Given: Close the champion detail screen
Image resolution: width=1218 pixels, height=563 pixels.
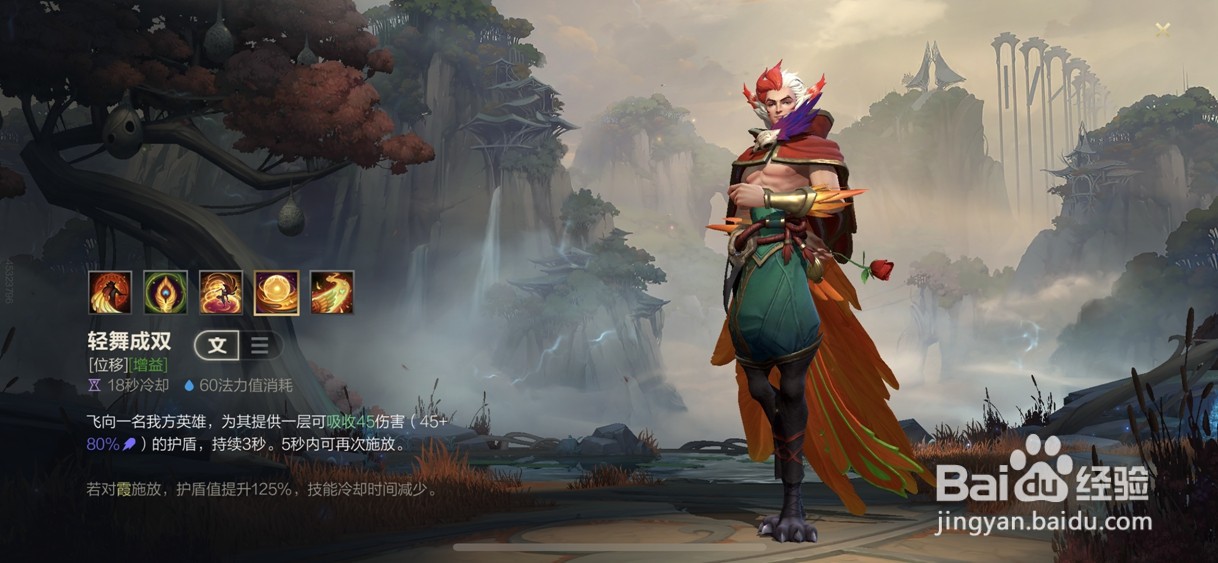Looking at the screenshot, I should point(1163,29).
